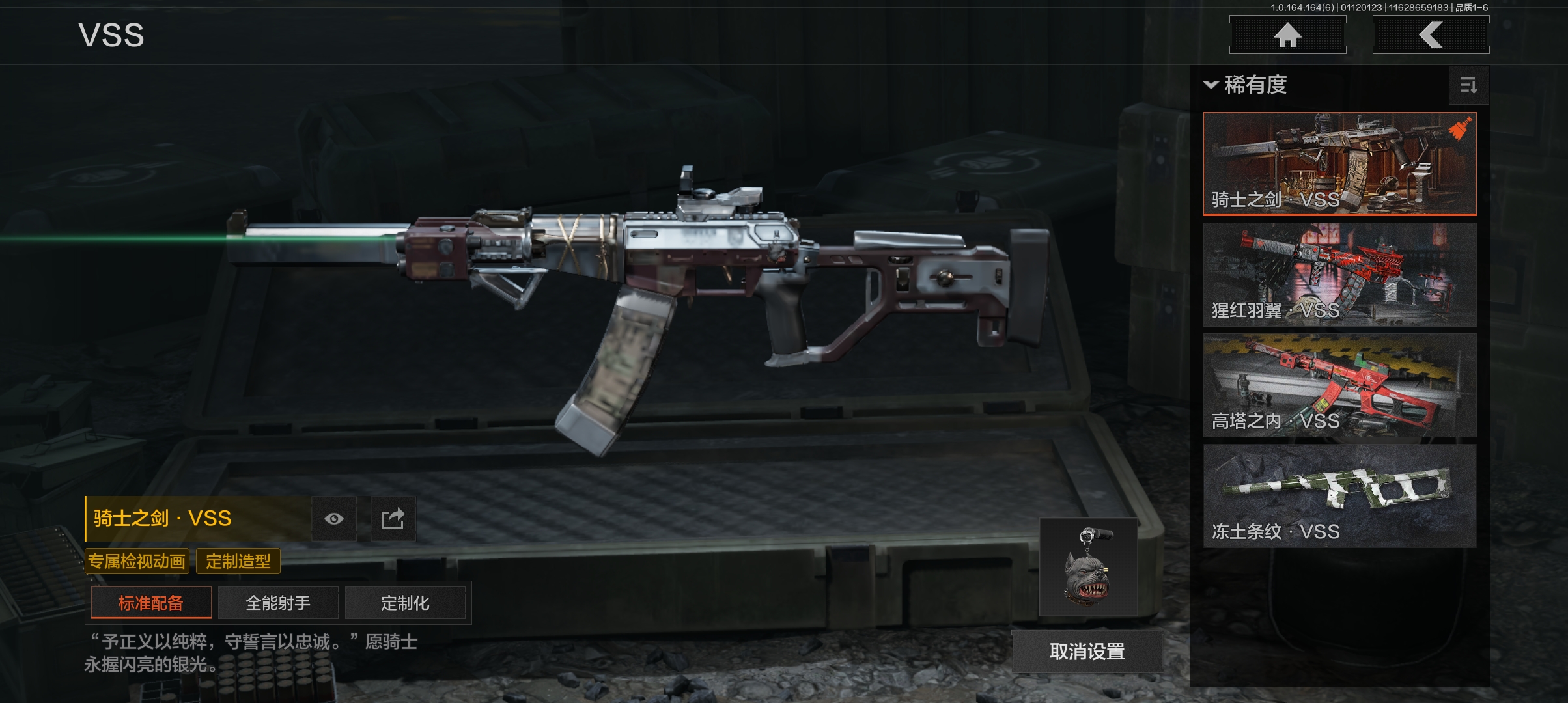Screen dimensions: 1568x703
Task: Click the 专属检视动画 tag
Action: (137, 561)
